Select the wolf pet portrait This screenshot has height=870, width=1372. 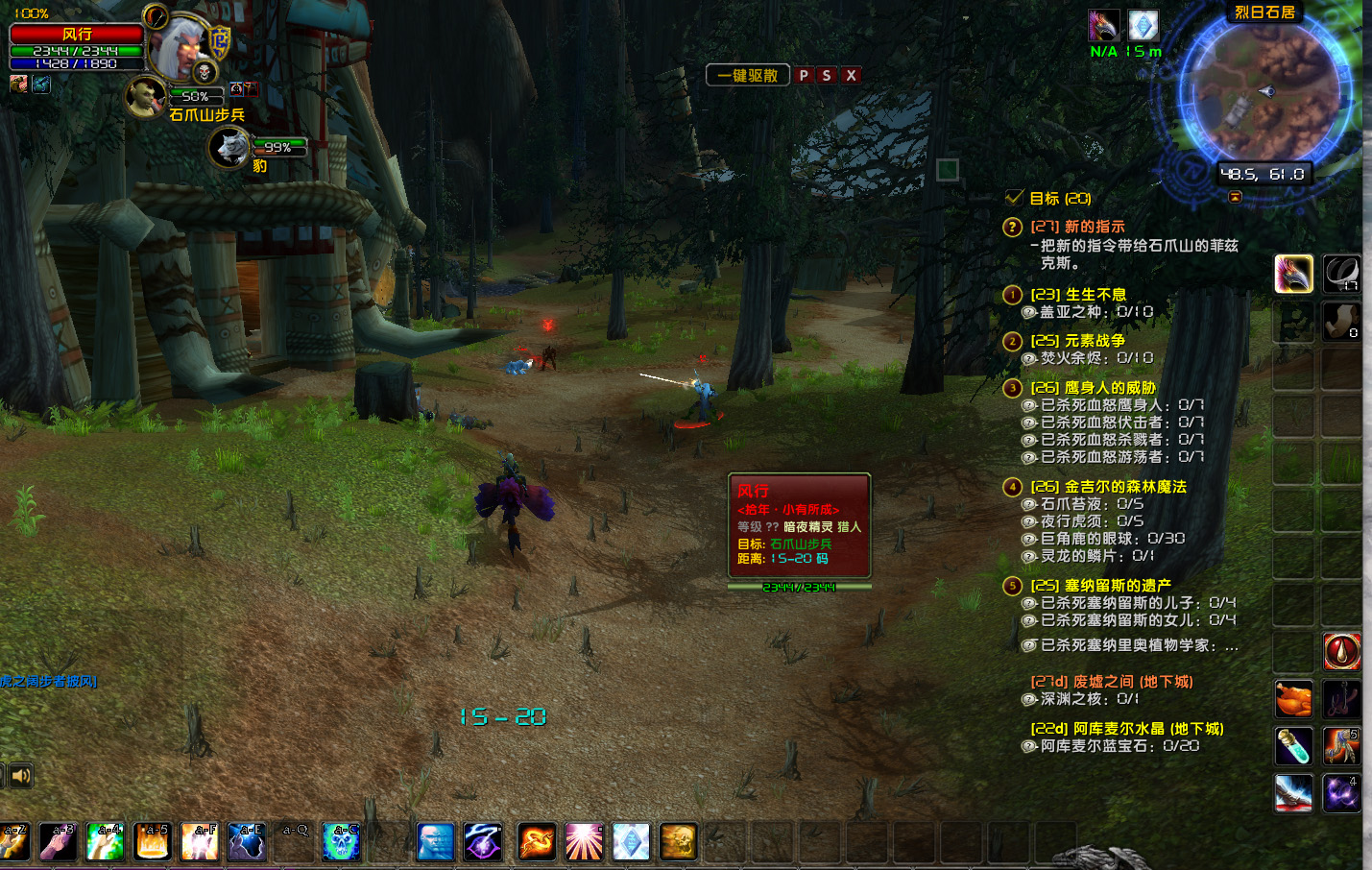pyautogui.click(x=229, y=148)
